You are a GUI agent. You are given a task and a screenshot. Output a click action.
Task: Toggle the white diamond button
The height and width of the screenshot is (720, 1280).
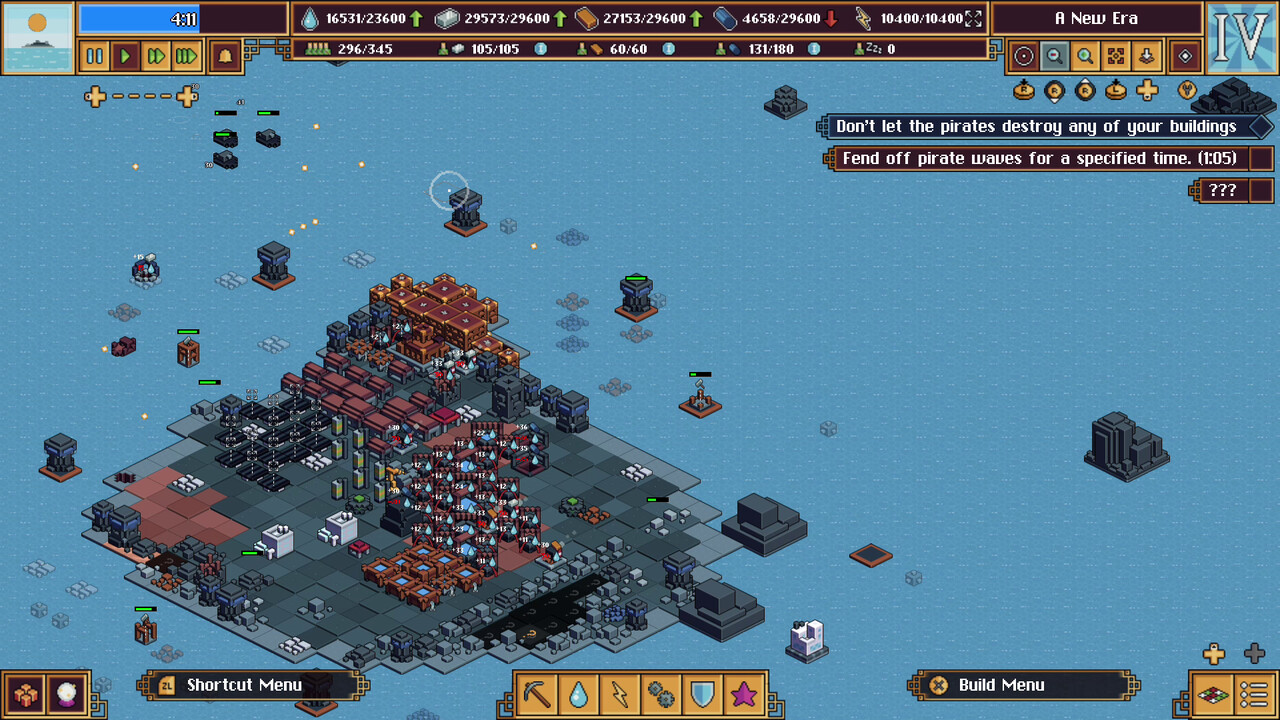click(x=1185, y=57)
